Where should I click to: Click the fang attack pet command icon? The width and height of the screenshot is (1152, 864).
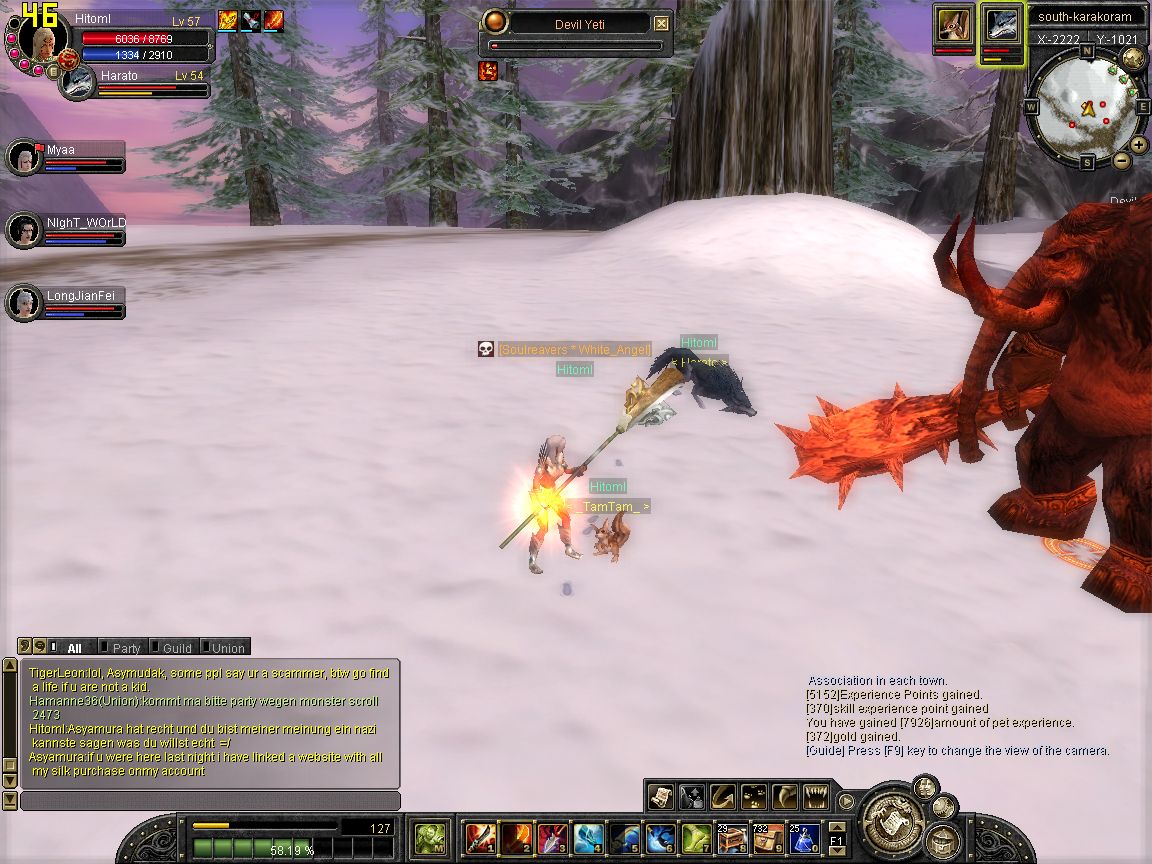tap(816, 796)
